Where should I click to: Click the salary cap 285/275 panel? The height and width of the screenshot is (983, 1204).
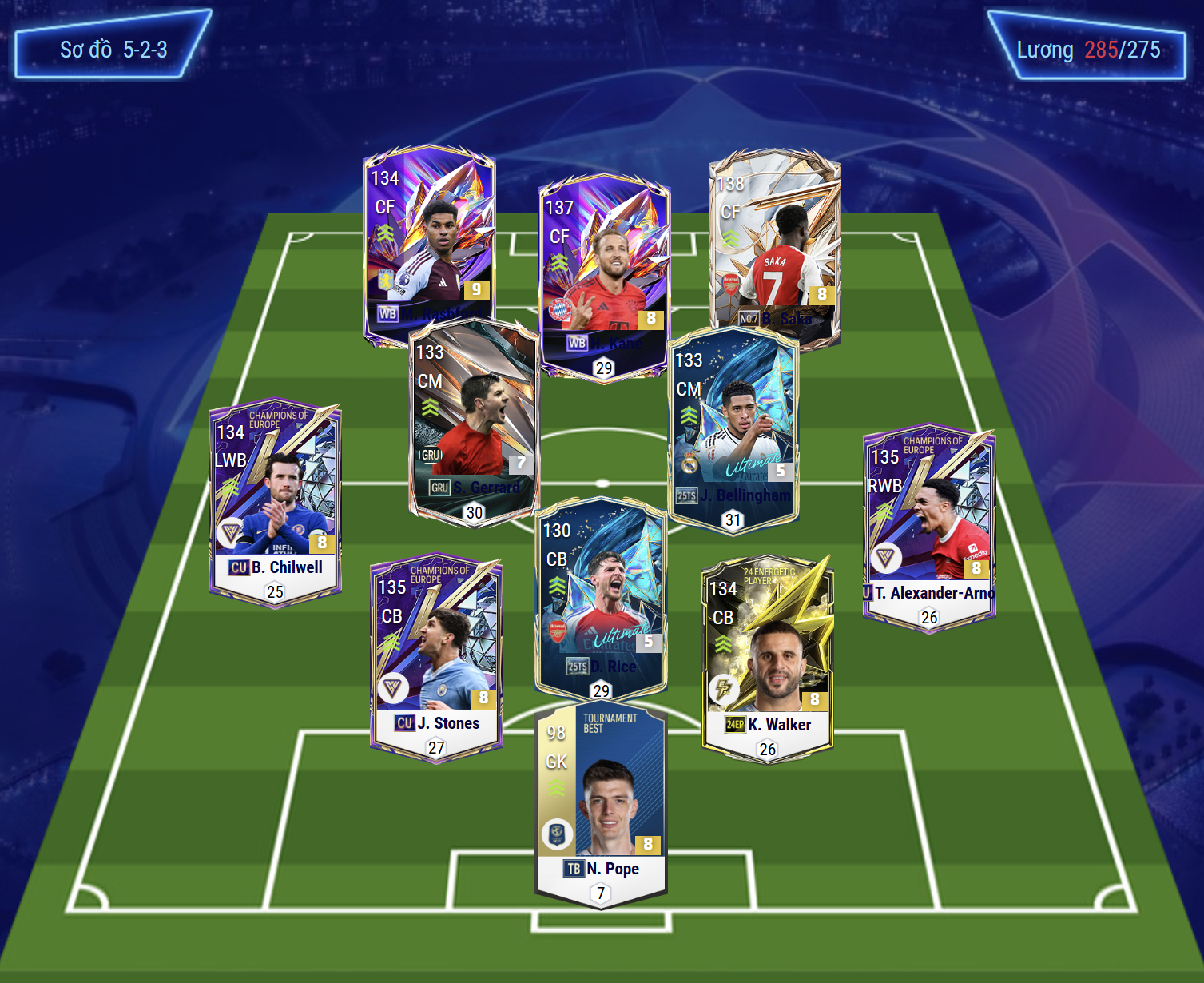click(1087, 50)
